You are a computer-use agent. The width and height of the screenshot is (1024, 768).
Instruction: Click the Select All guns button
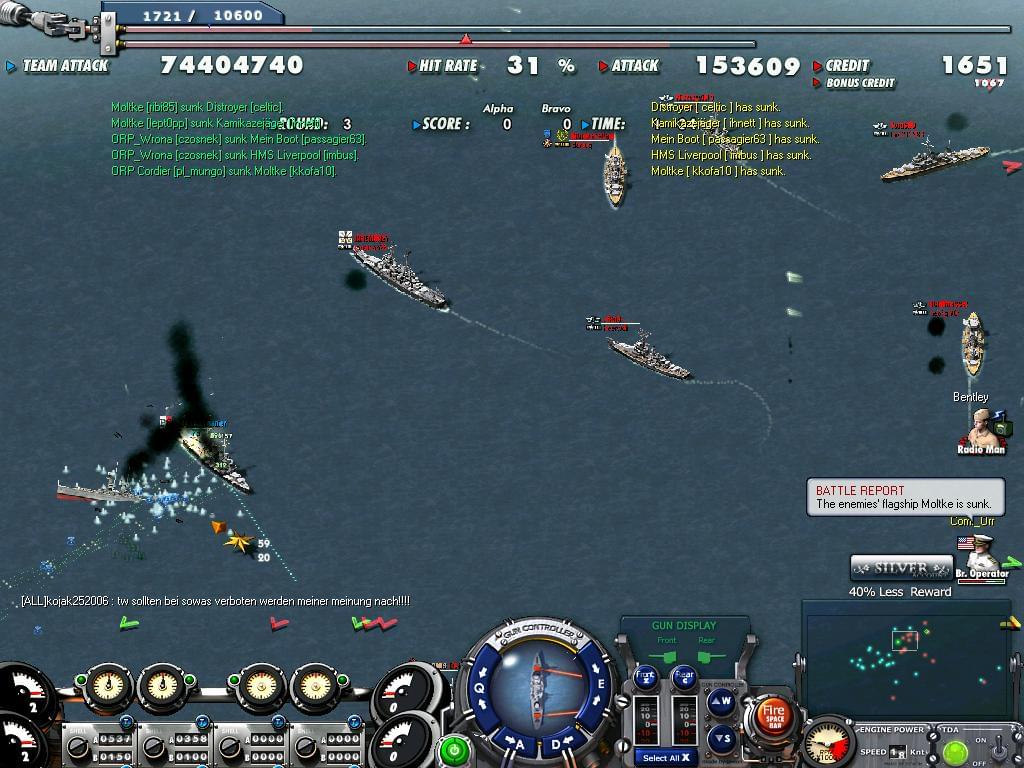[665, 758]
